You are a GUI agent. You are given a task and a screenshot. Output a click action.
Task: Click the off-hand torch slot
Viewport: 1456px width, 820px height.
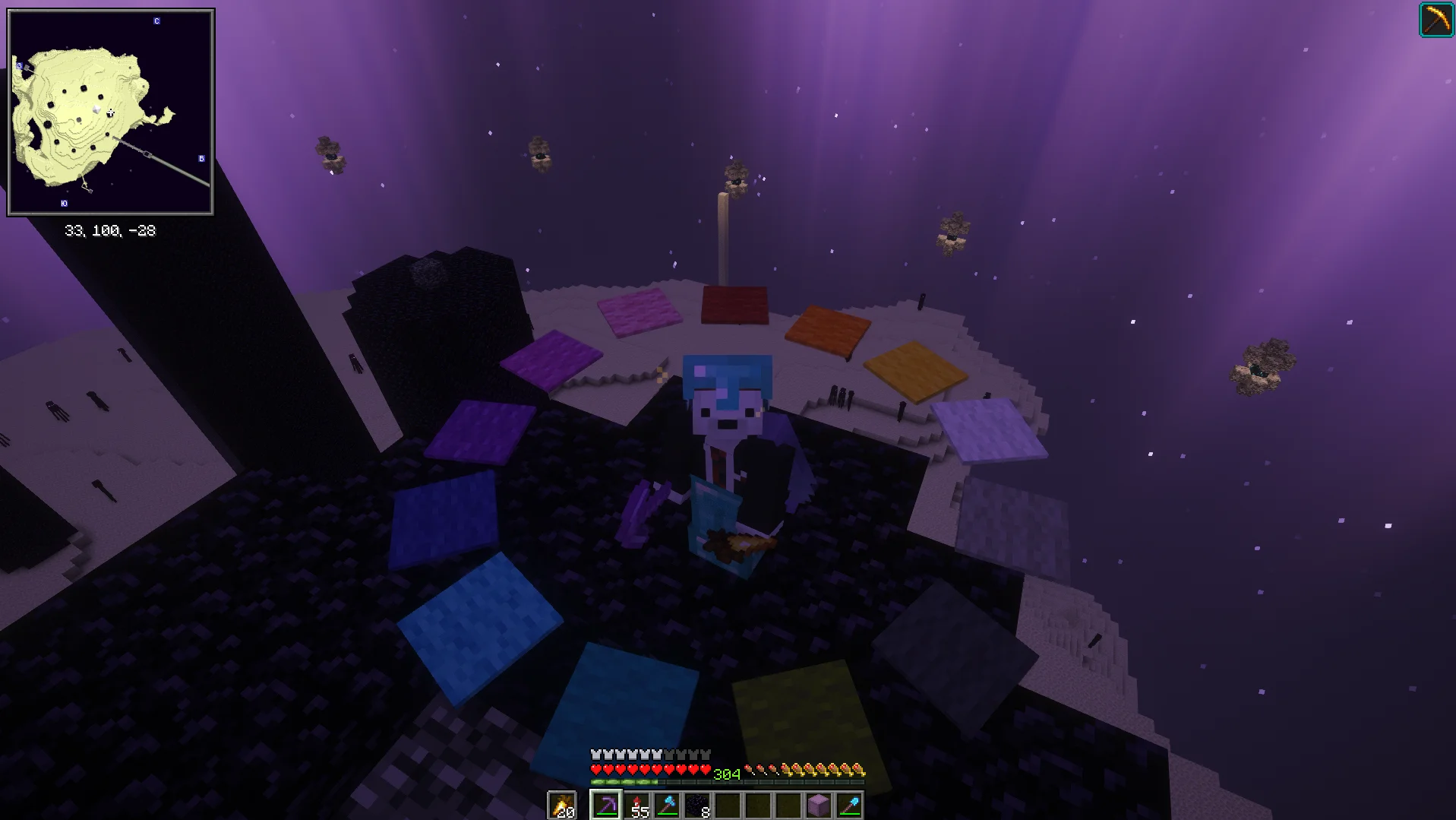pos(563,805)
